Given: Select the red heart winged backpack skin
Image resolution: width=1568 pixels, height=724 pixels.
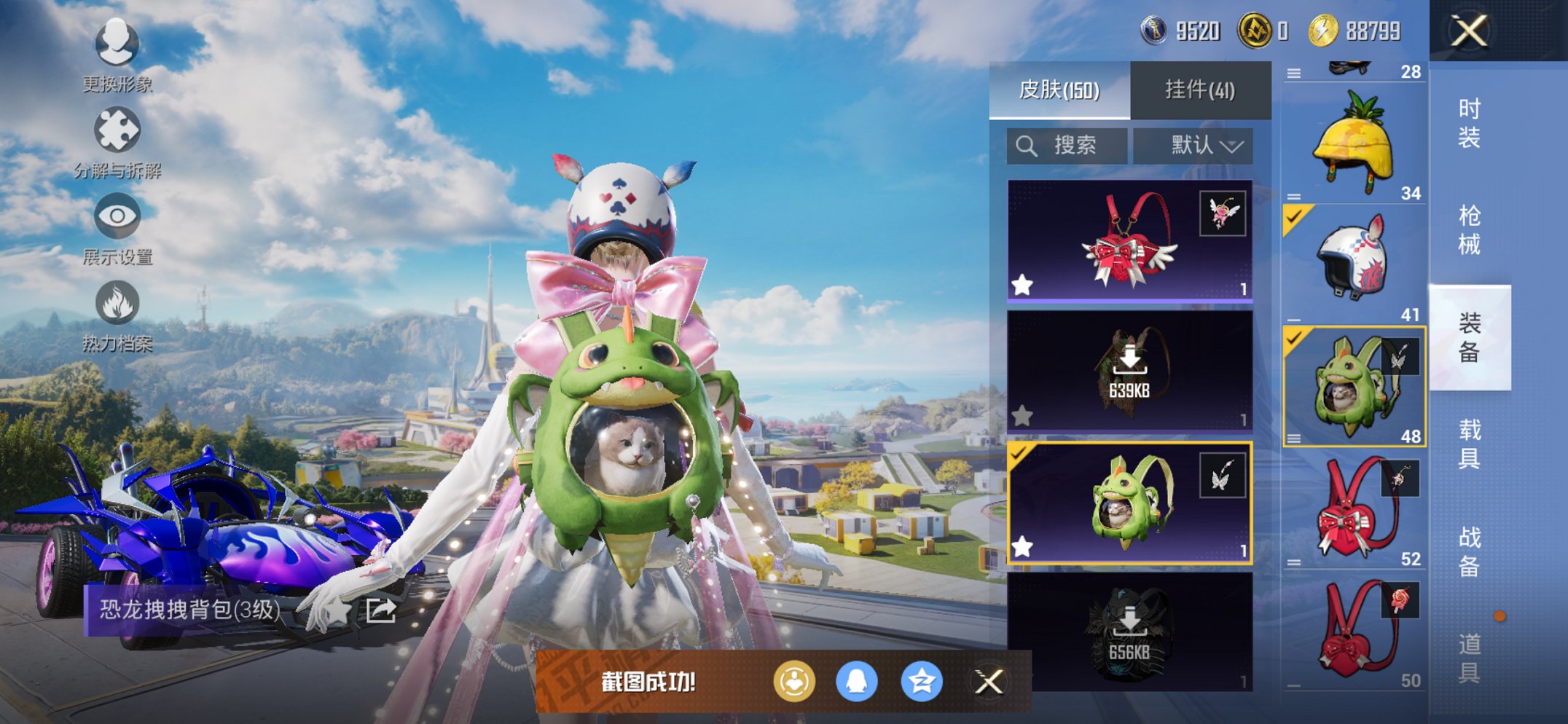Looking at the screenshot, I should [1129, 240].
